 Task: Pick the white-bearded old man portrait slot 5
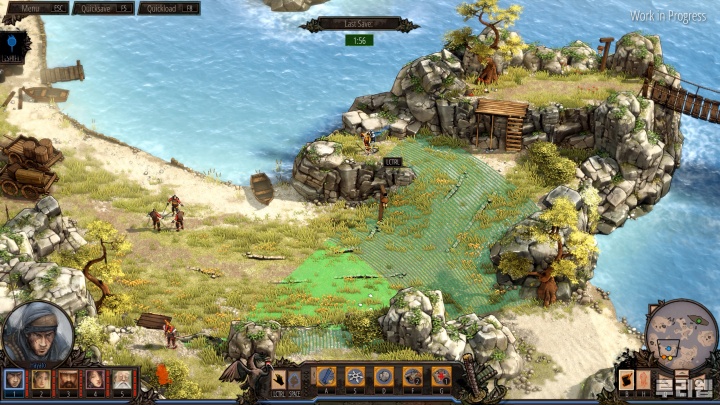tap(121, 379)
